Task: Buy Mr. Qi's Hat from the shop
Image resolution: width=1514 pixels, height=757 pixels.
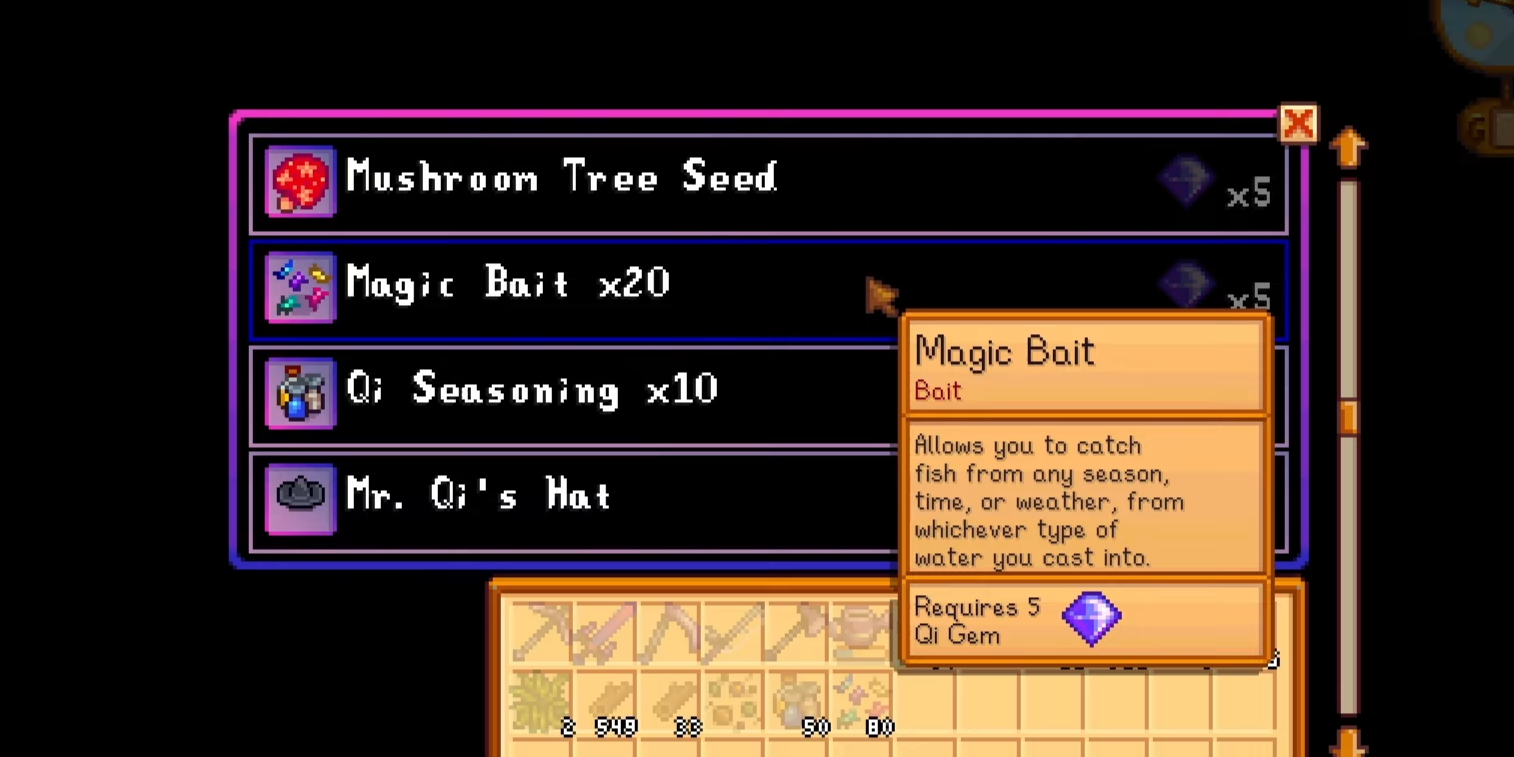Action: (x=600, y=497)
